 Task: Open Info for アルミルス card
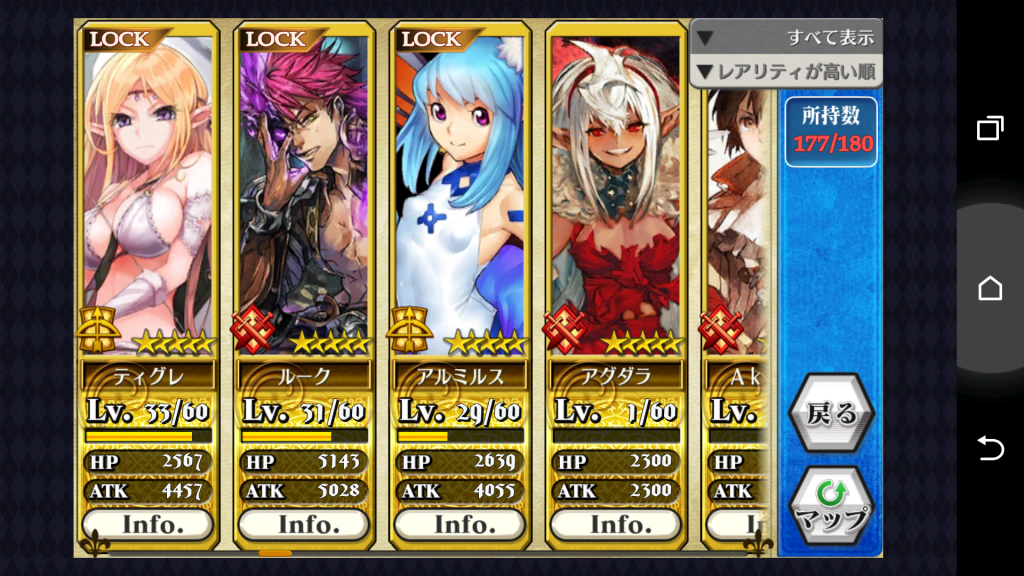point(460,524)
